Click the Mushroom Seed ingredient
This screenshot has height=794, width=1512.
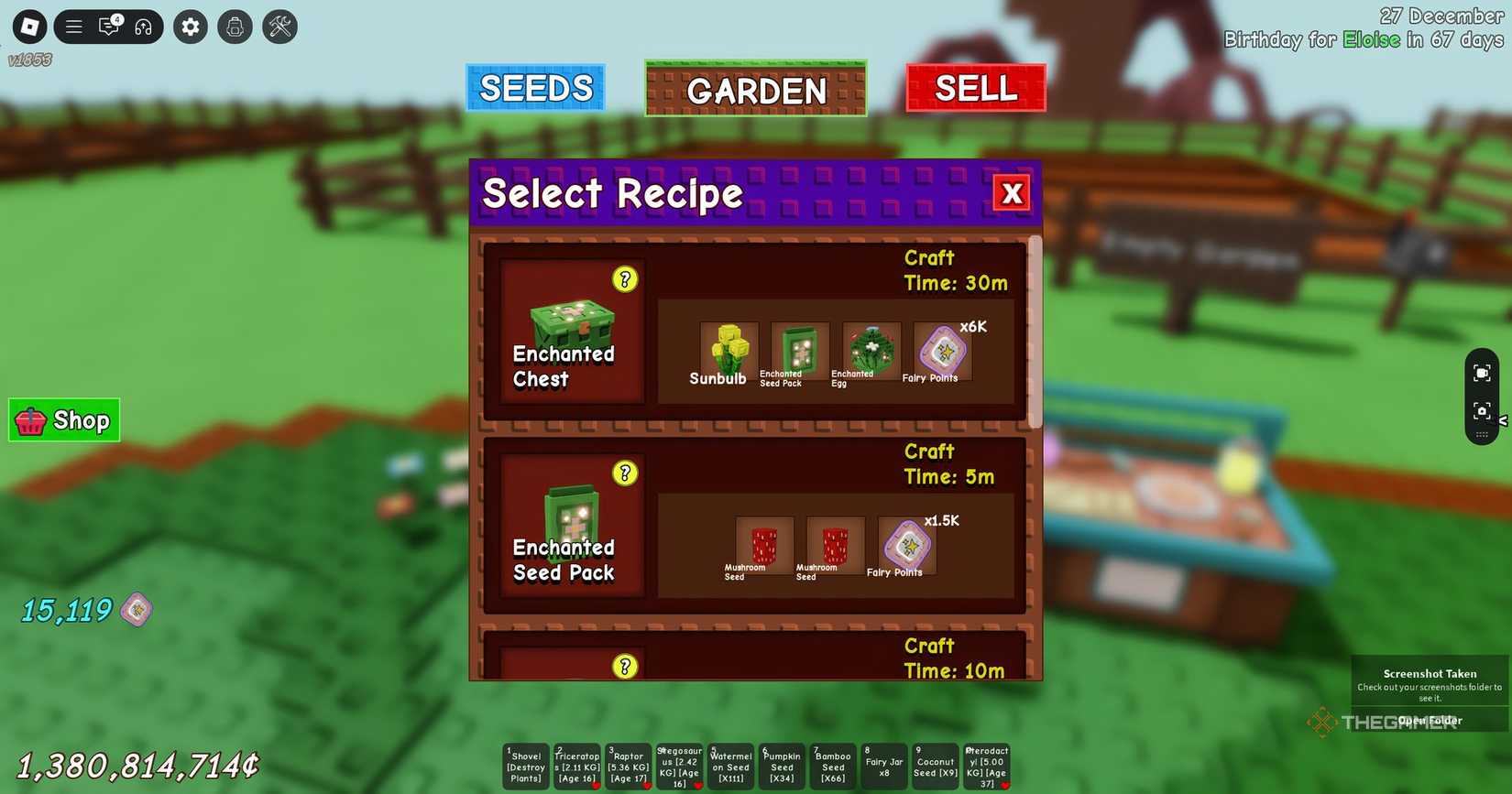click(x=764, y=544)
